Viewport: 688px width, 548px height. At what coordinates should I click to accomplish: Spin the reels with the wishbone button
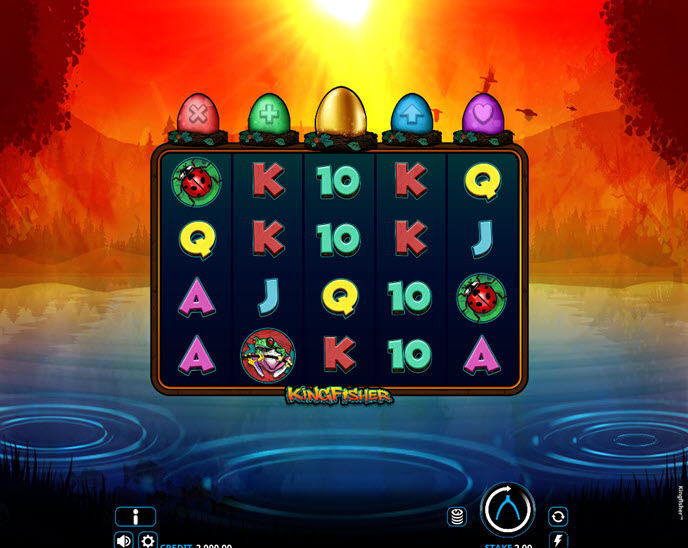point(508,510)
